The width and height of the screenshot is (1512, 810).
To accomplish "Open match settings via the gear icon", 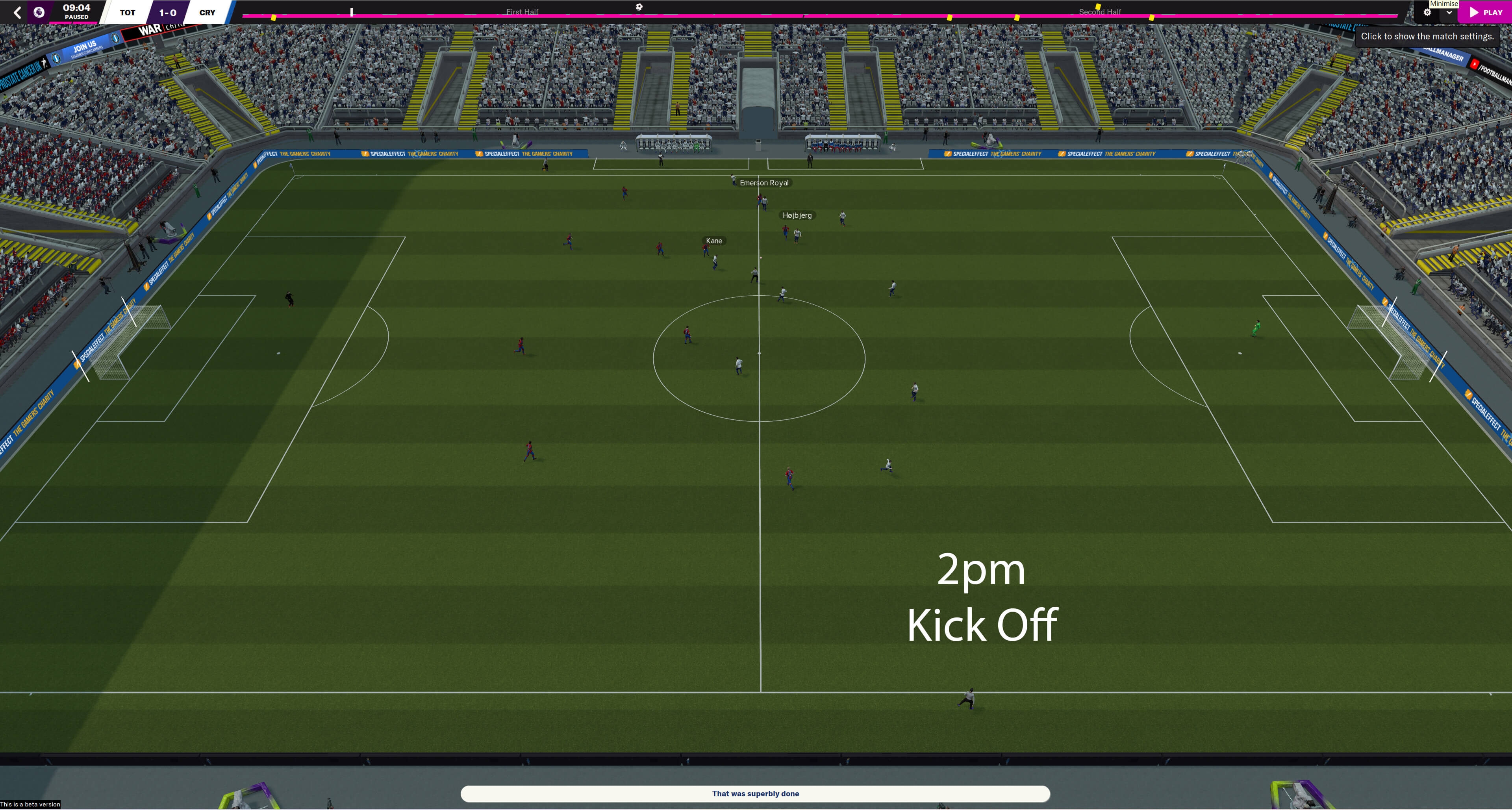I will (x=1427, y=12).
